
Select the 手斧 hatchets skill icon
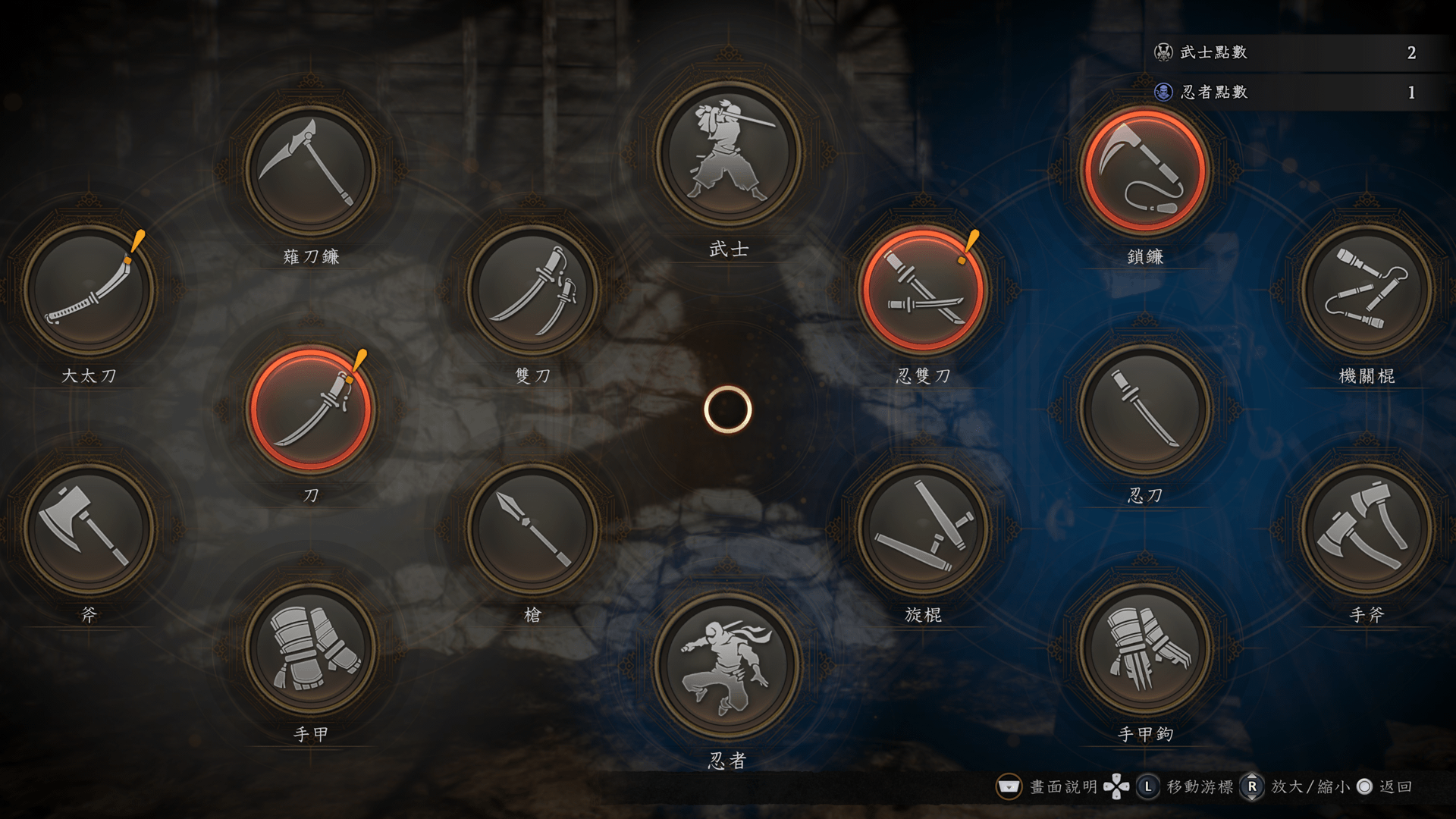point(1367,528)
